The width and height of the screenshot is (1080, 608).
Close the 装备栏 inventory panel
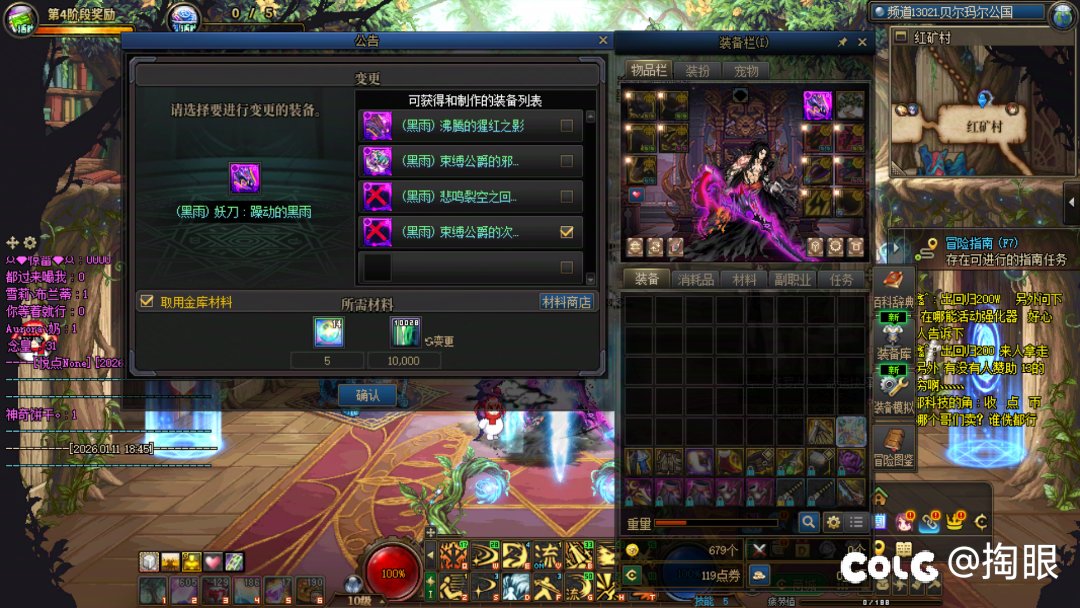click(x=862, y=42)
